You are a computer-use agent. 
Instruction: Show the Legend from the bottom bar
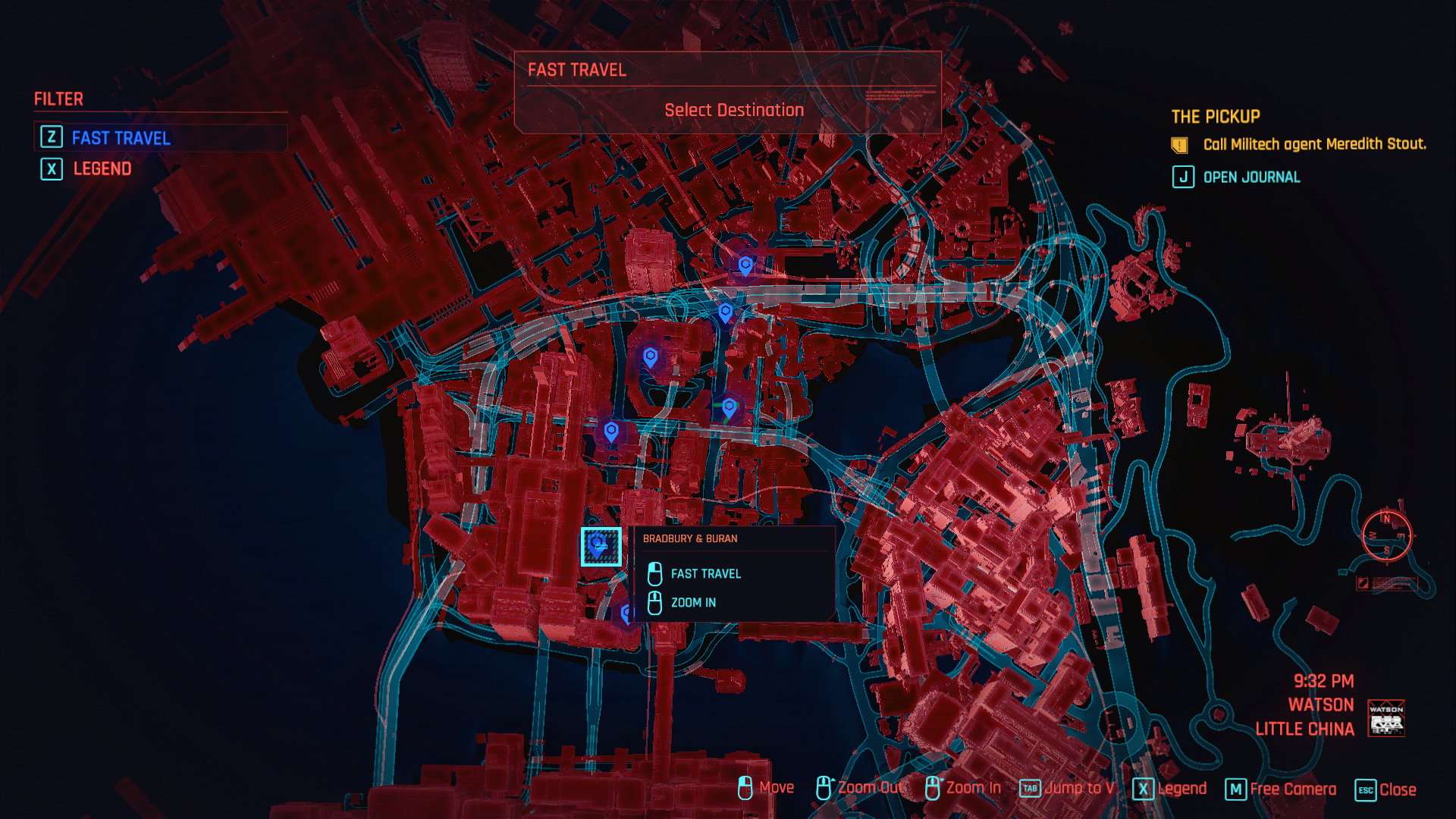1169,789
